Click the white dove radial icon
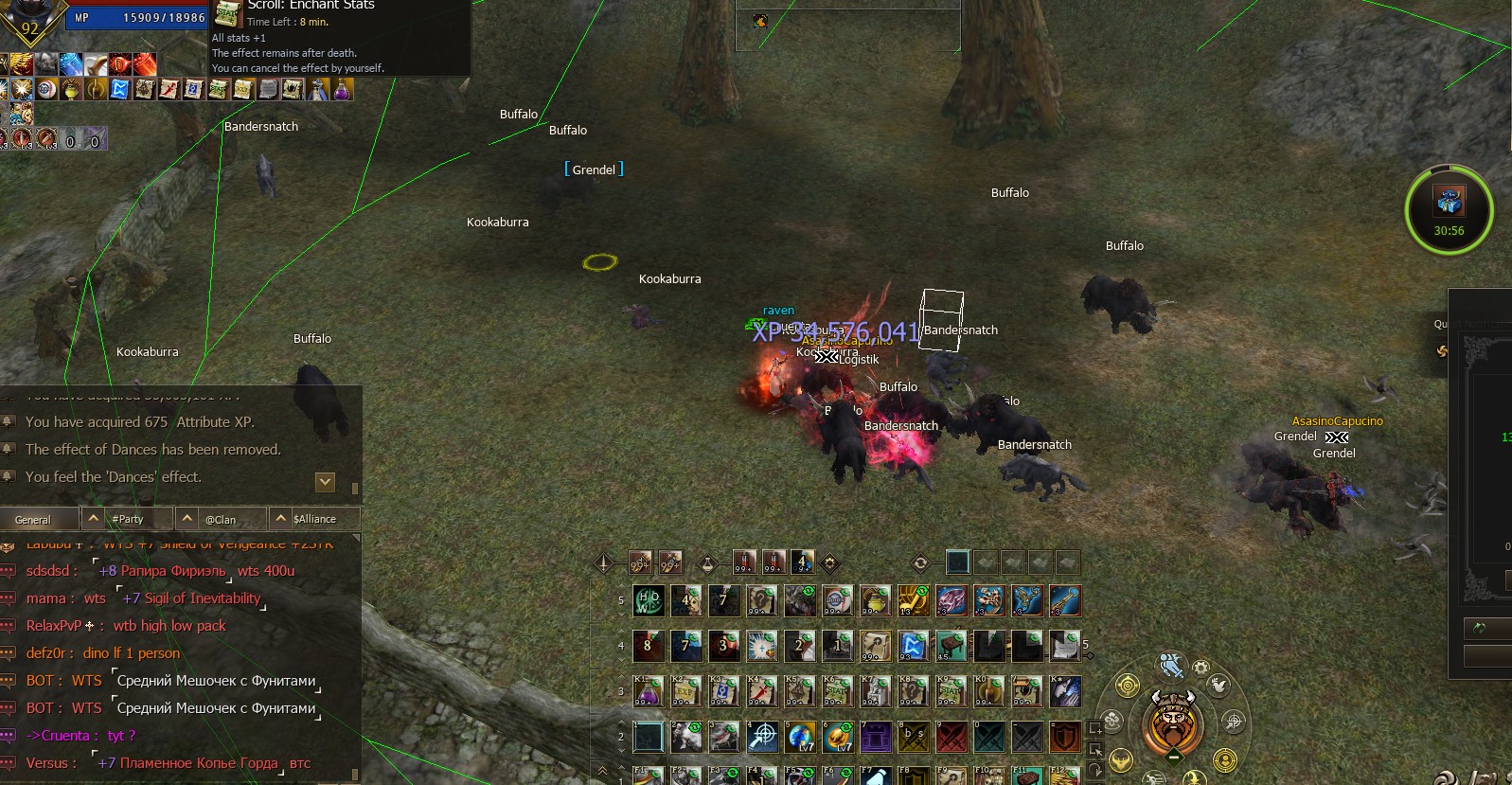This screenshot has height=785, width=1512. [1218, 687]
